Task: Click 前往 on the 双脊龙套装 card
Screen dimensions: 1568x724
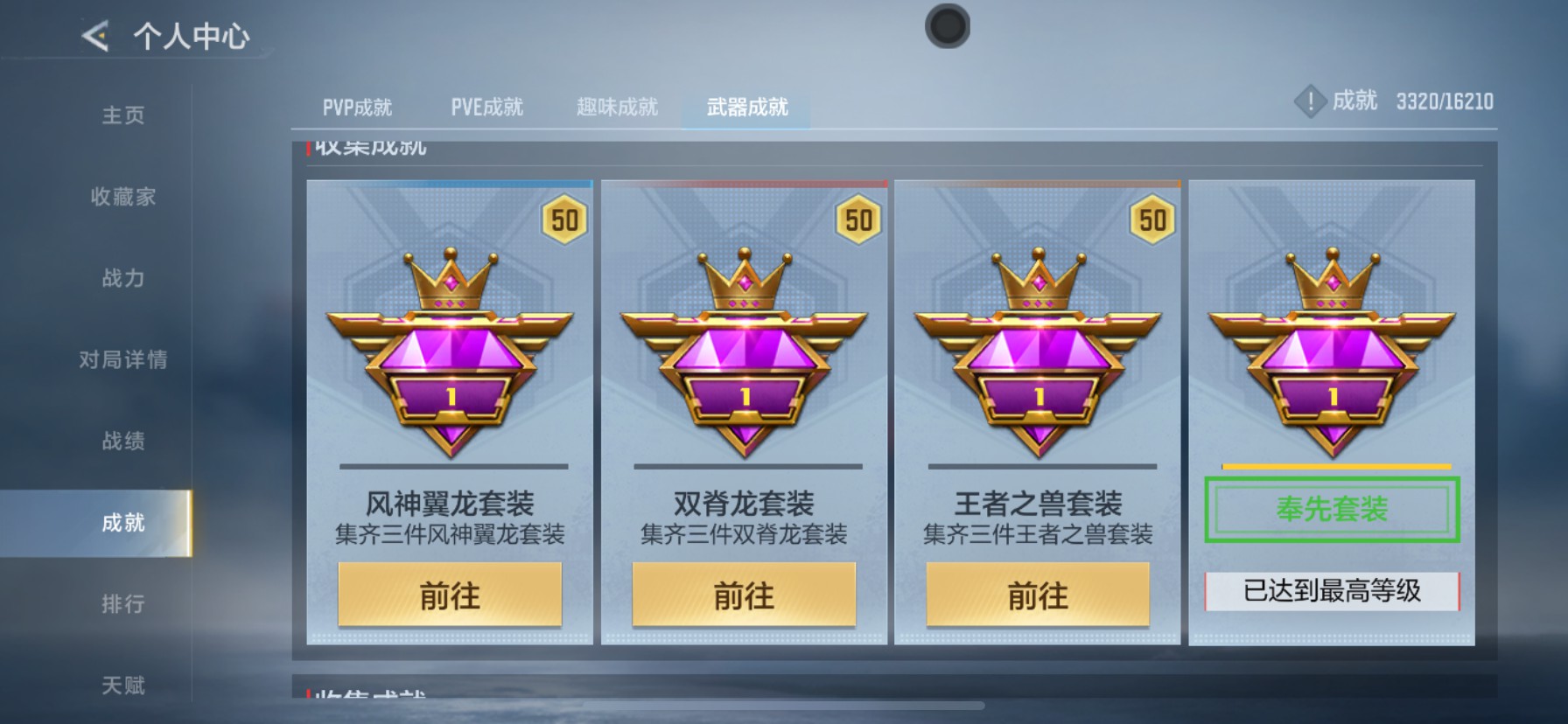Action: click(745, 597)
